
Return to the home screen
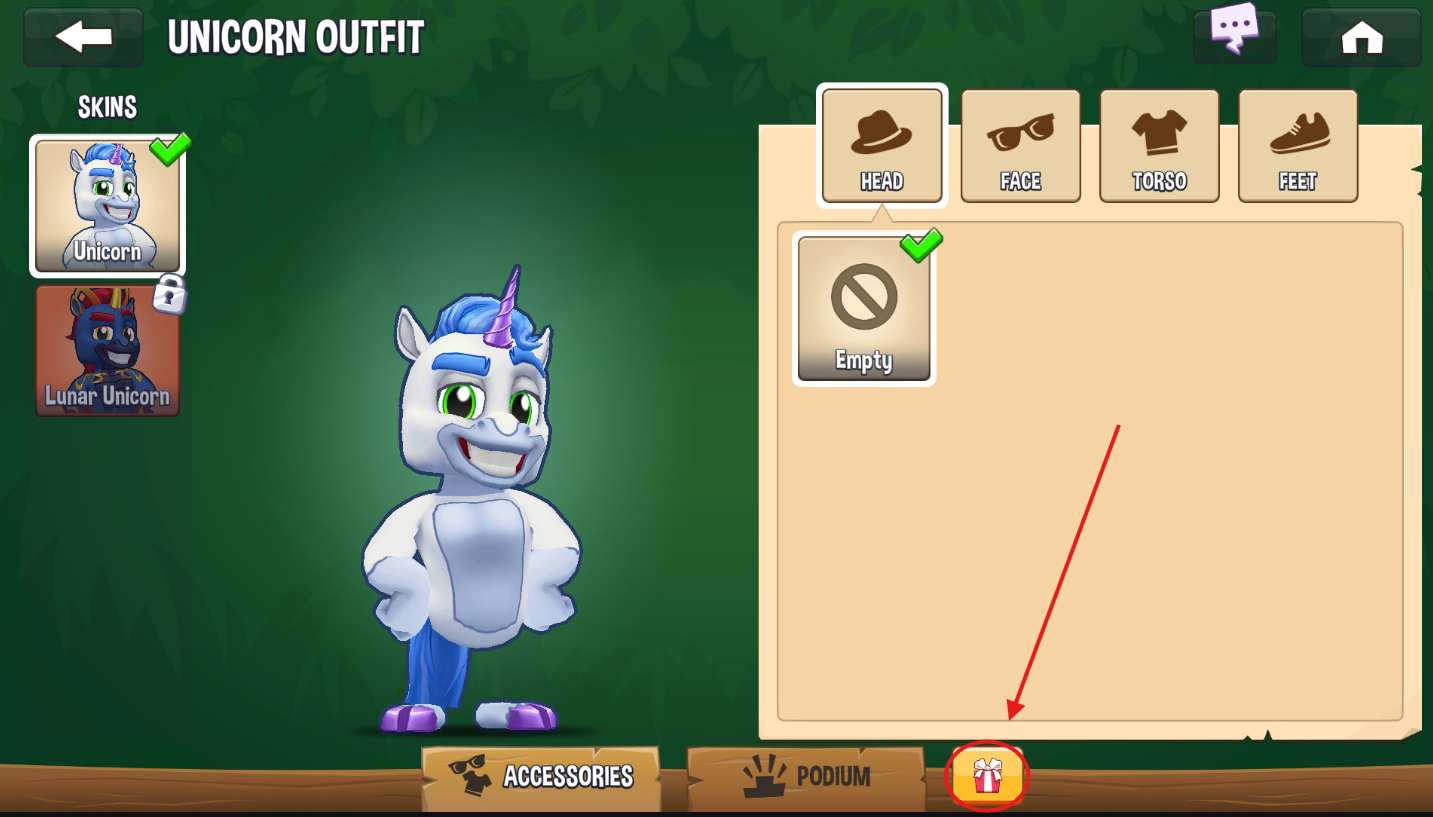click(x=1360, y=38)
